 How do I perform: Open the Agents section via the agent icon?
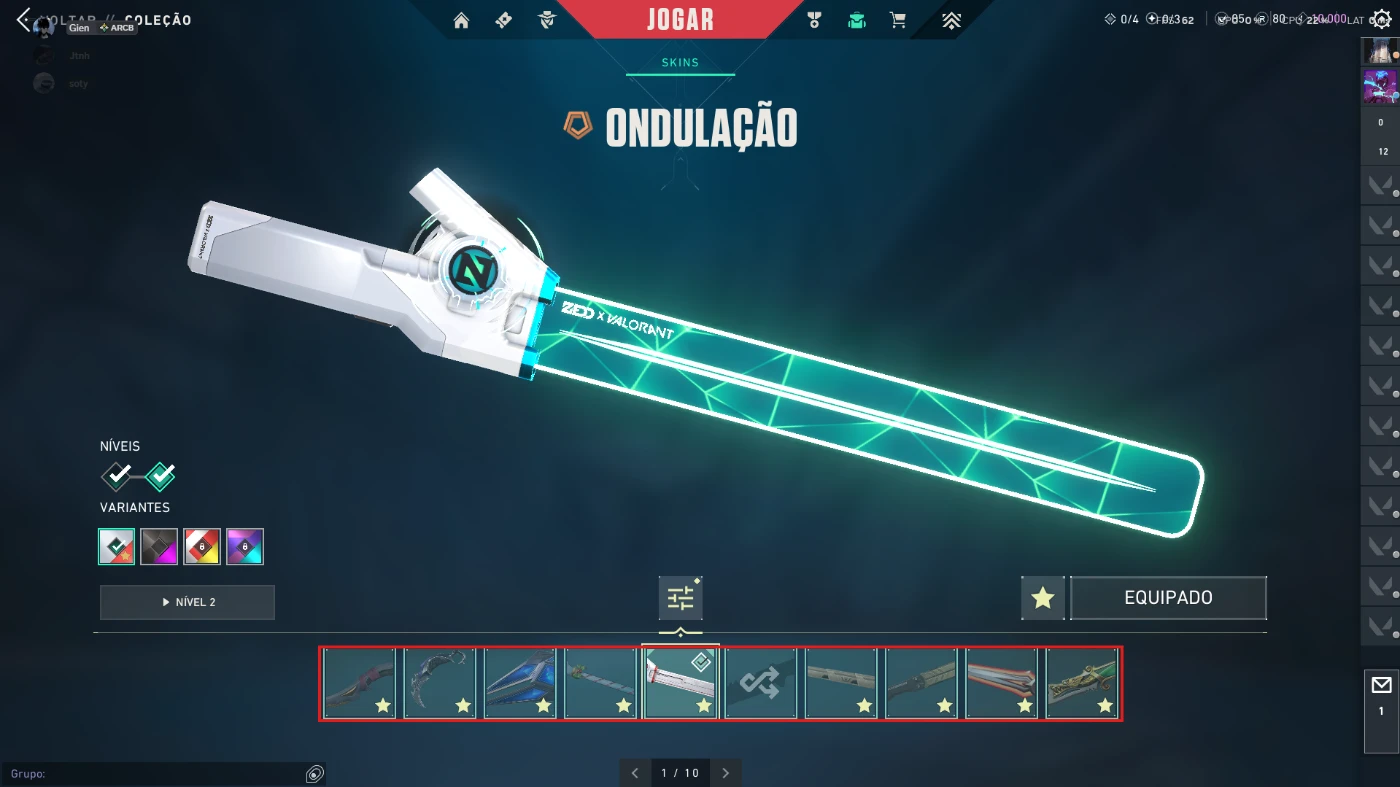[546, 20]
